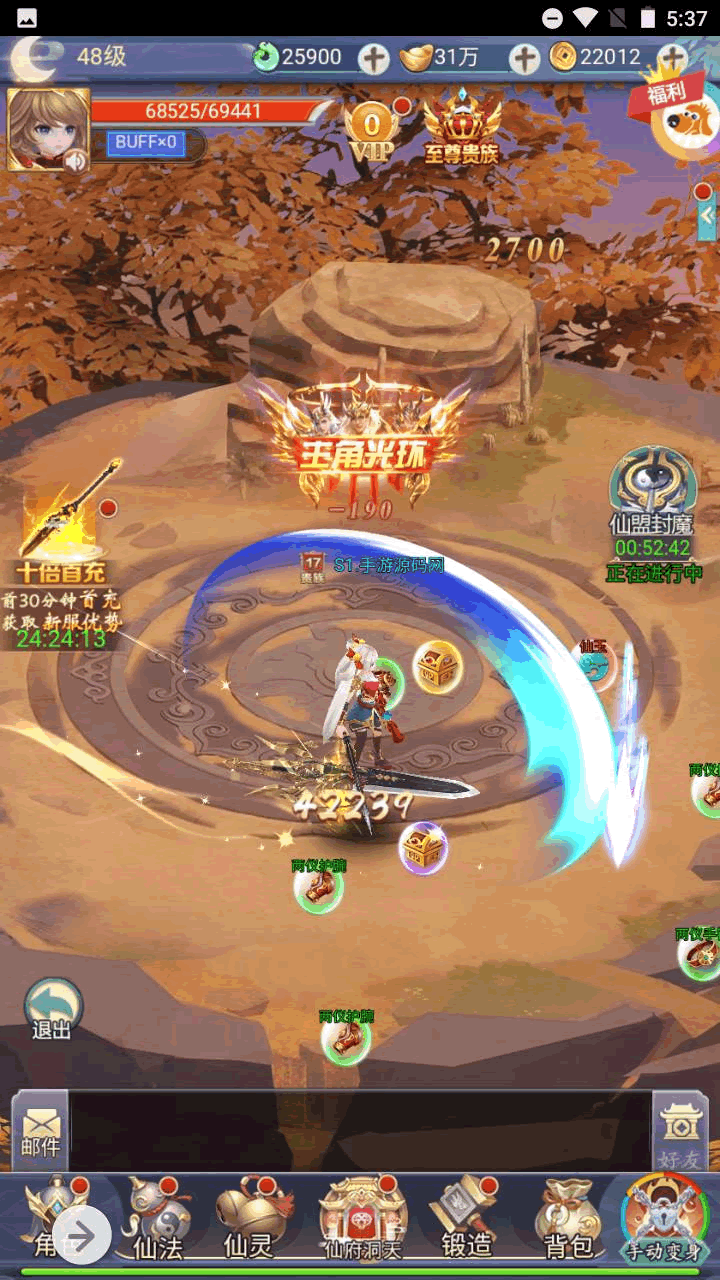This screenshot has width=720, height=1280.
Task: Open the 背包 bag inventory
Action: pyautogui.click(x=567, y=1218)
